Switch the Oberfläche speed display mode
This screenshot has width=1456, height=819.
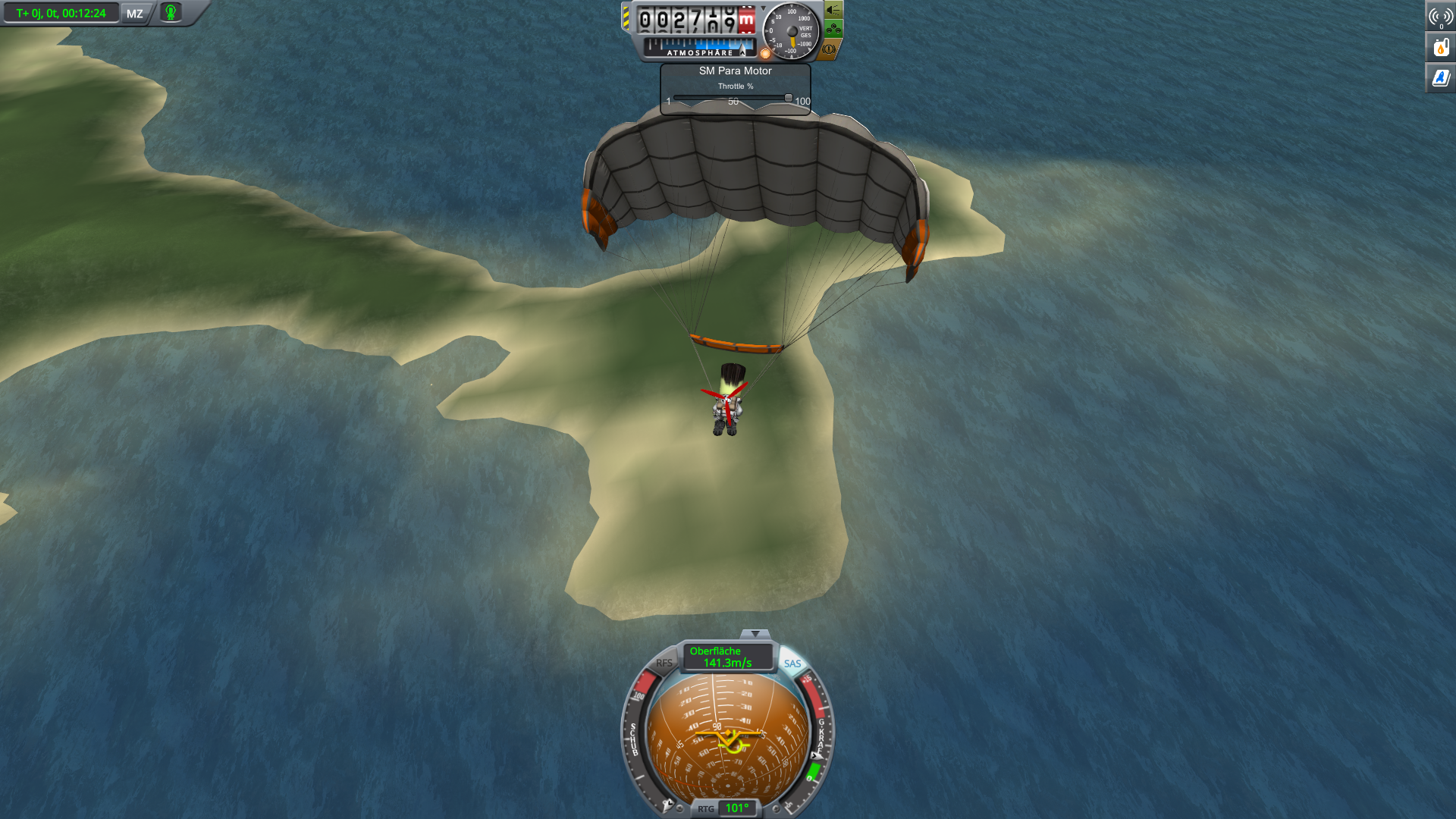click(x=726, y=657)
